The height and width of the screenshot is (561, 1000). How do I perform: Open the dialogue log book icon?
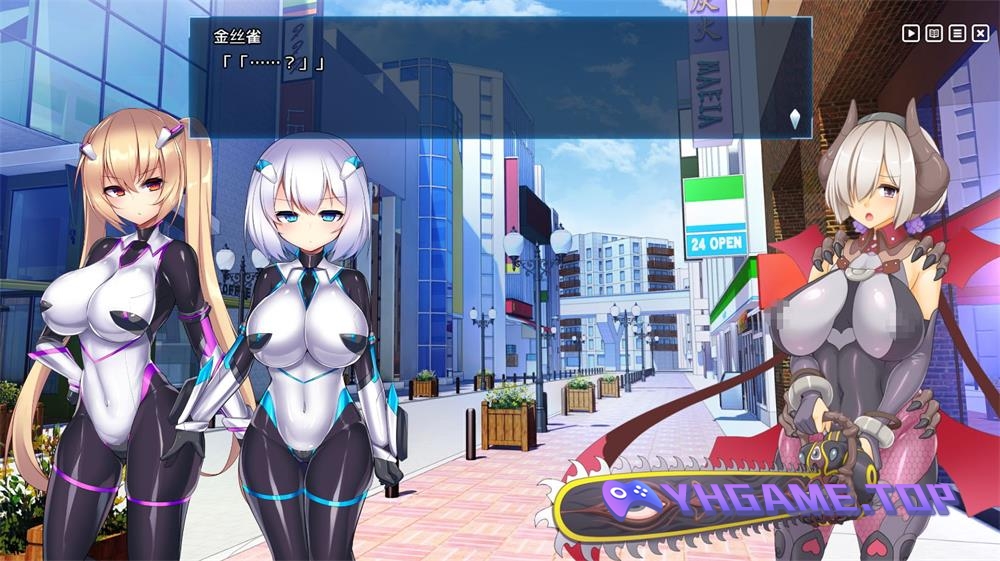coord(934,33)
